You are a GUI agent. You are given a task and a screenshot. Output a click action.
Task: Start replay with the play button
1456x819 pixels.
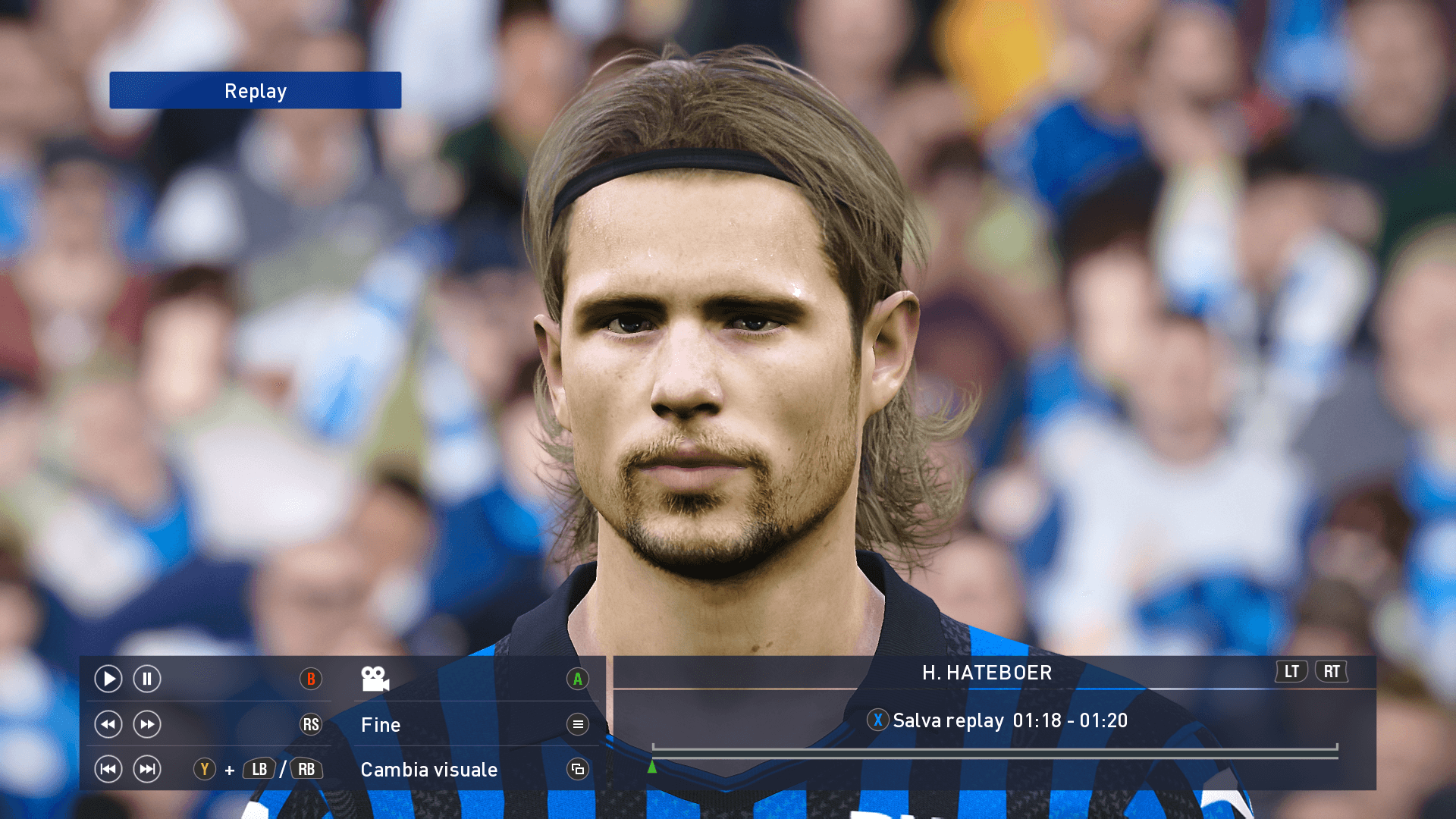(x=108, y=679)
